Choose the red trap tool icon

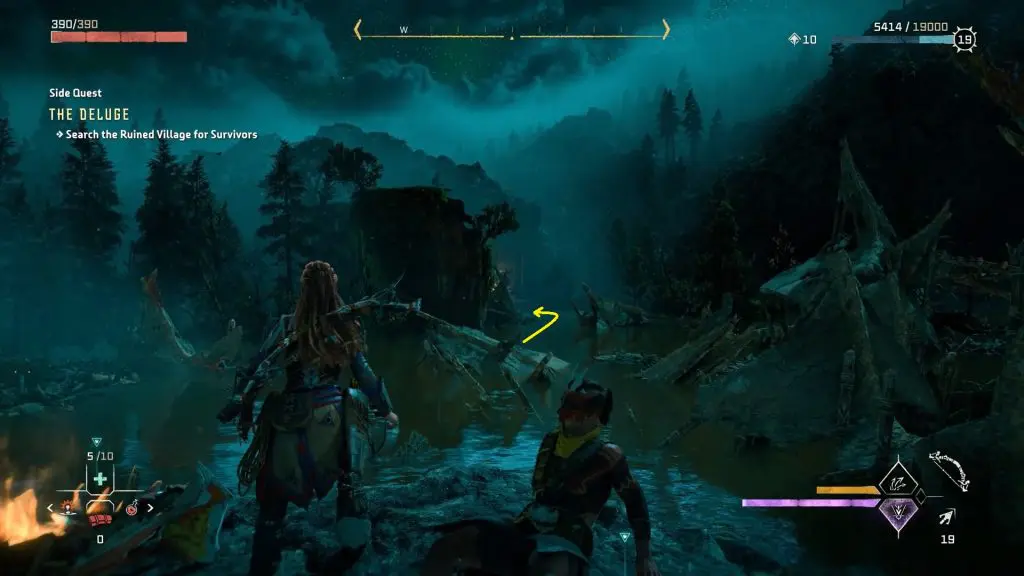(x=69, y=508)
